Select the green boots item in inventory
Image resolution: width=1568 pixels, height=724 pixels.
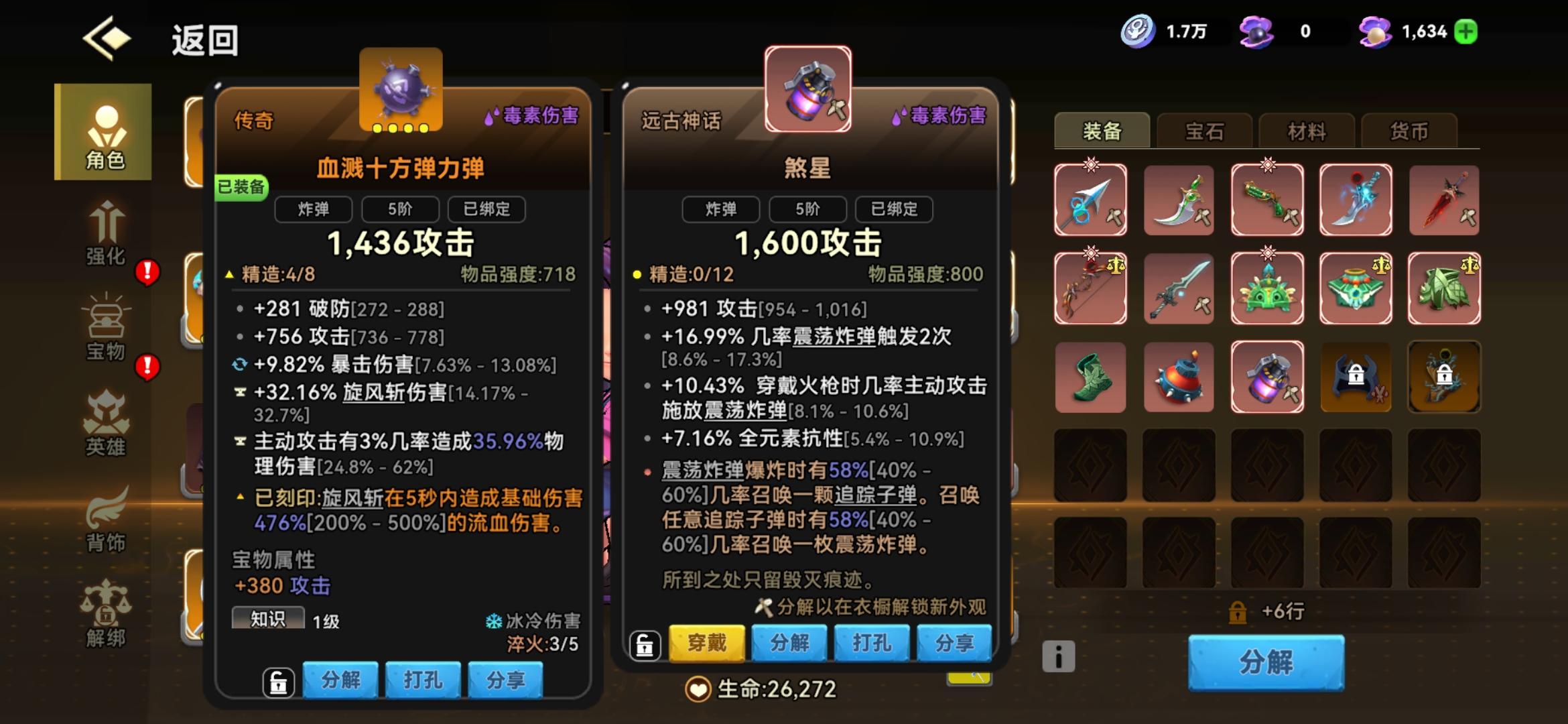pyautogui.click(x=1090, y=377)
